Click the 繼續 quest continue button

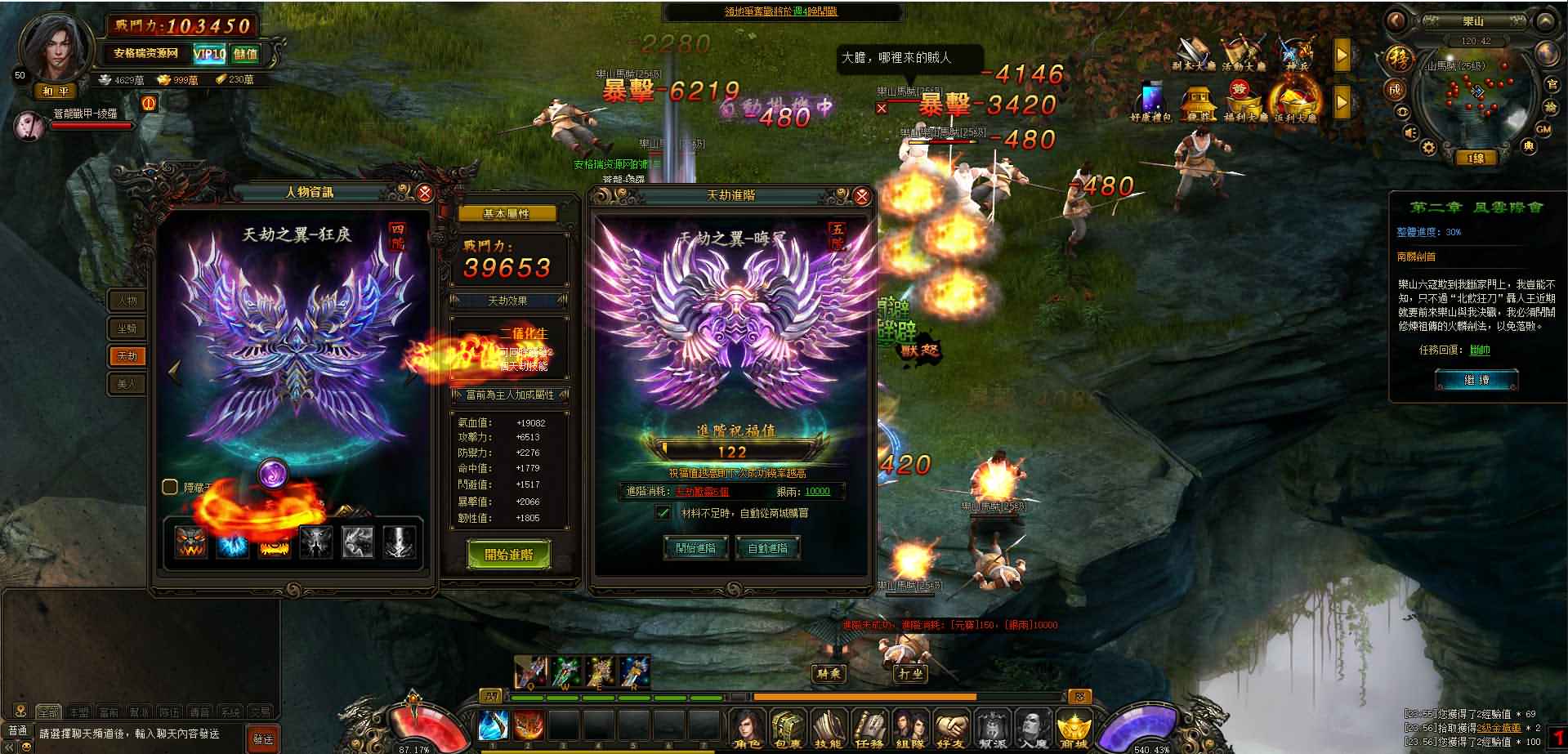(1476, 381)
